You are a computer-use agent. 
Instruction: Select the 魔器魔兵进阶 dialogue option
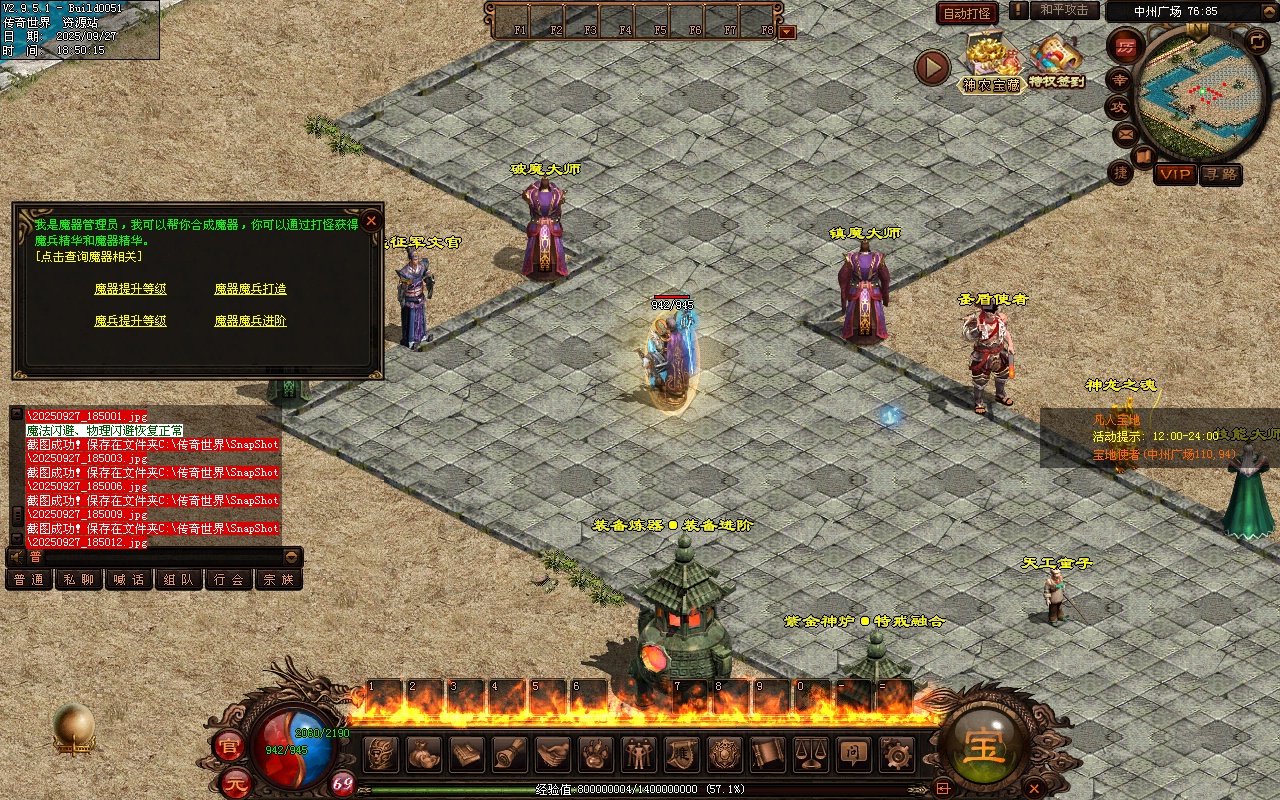(x=250, y=321)
